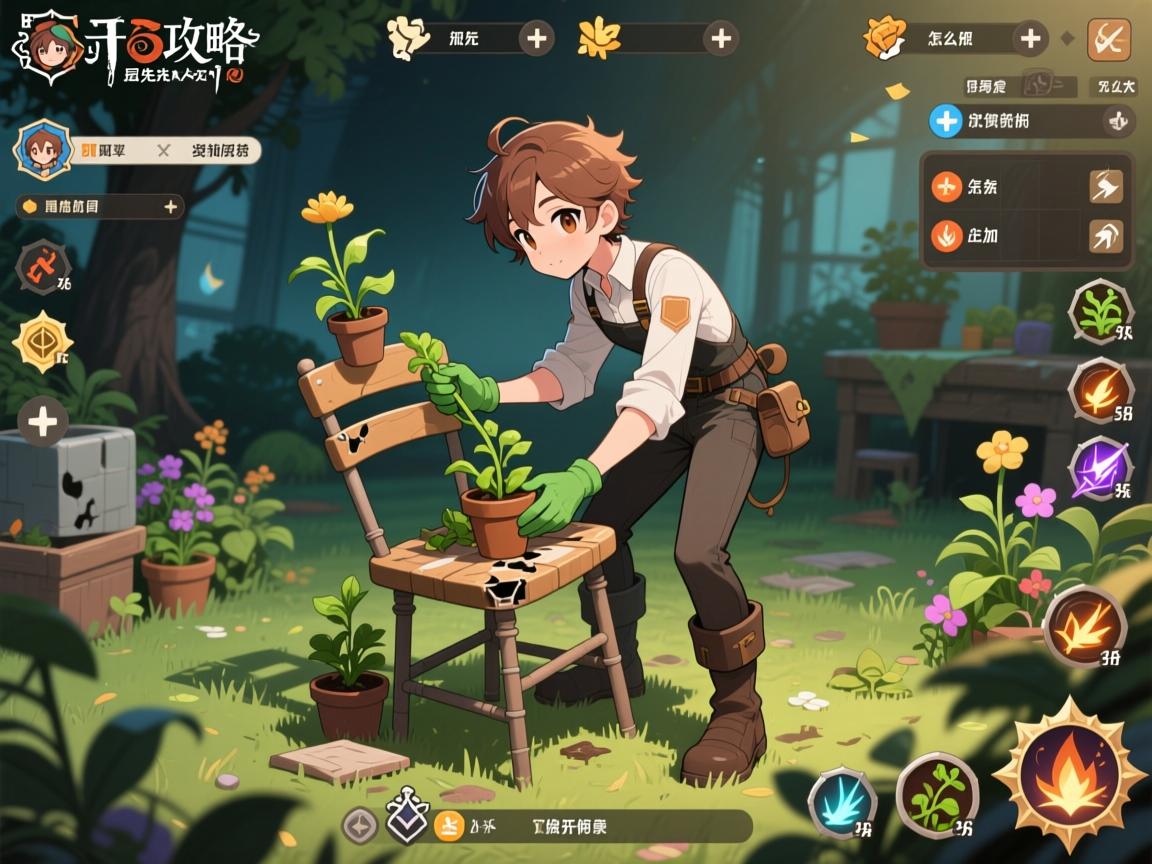Add more of the orange flower currency

tap(1029, 39)
